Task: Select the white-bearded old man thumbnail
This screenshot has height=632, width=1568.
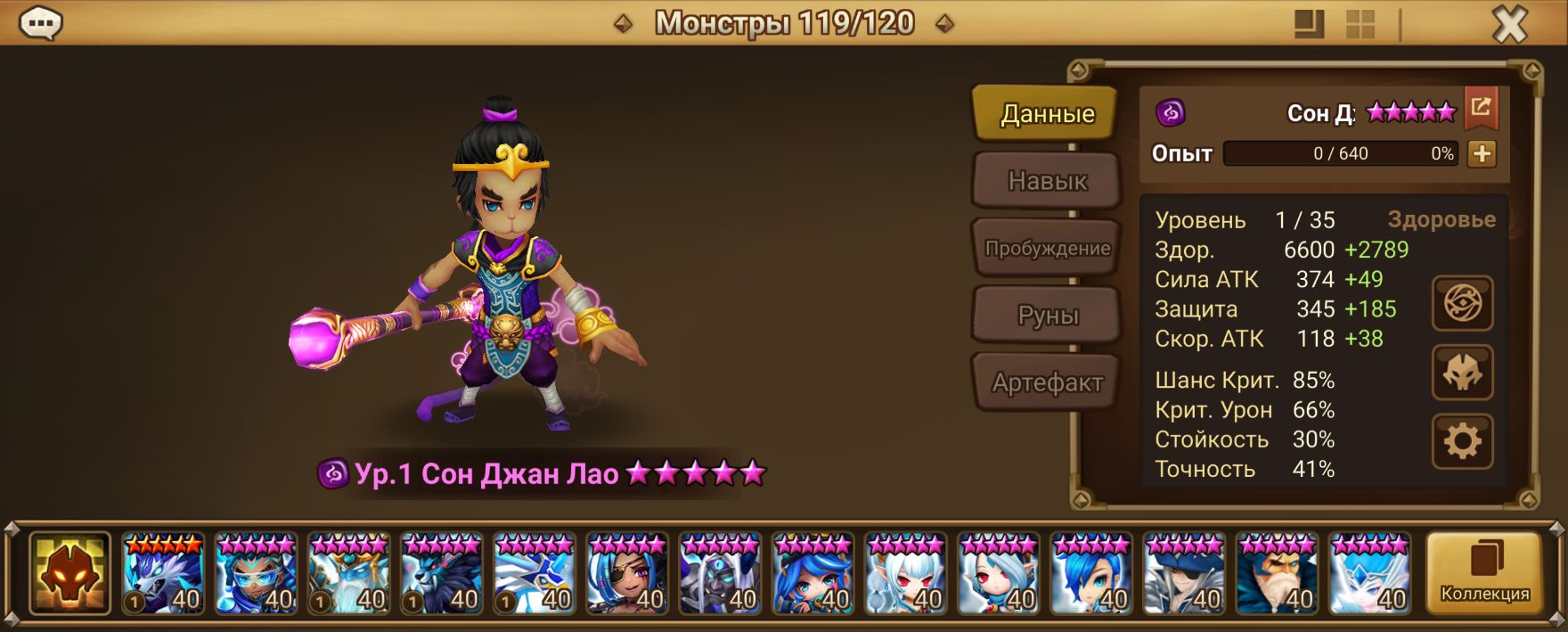Action: point(1277,573)
